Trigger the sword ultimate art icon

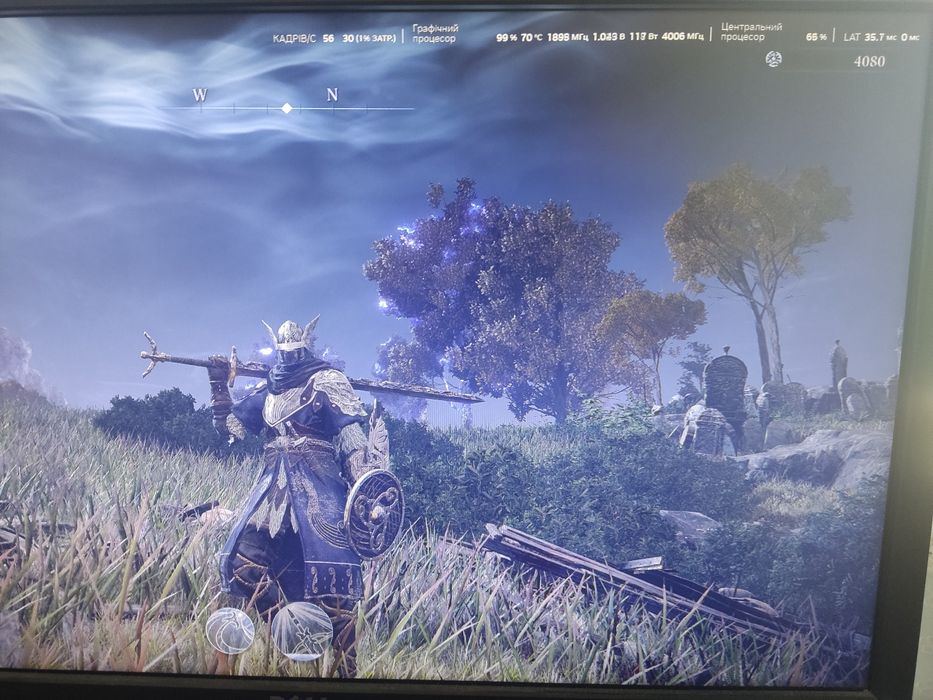pyautogui.click(x=301, y=630)
